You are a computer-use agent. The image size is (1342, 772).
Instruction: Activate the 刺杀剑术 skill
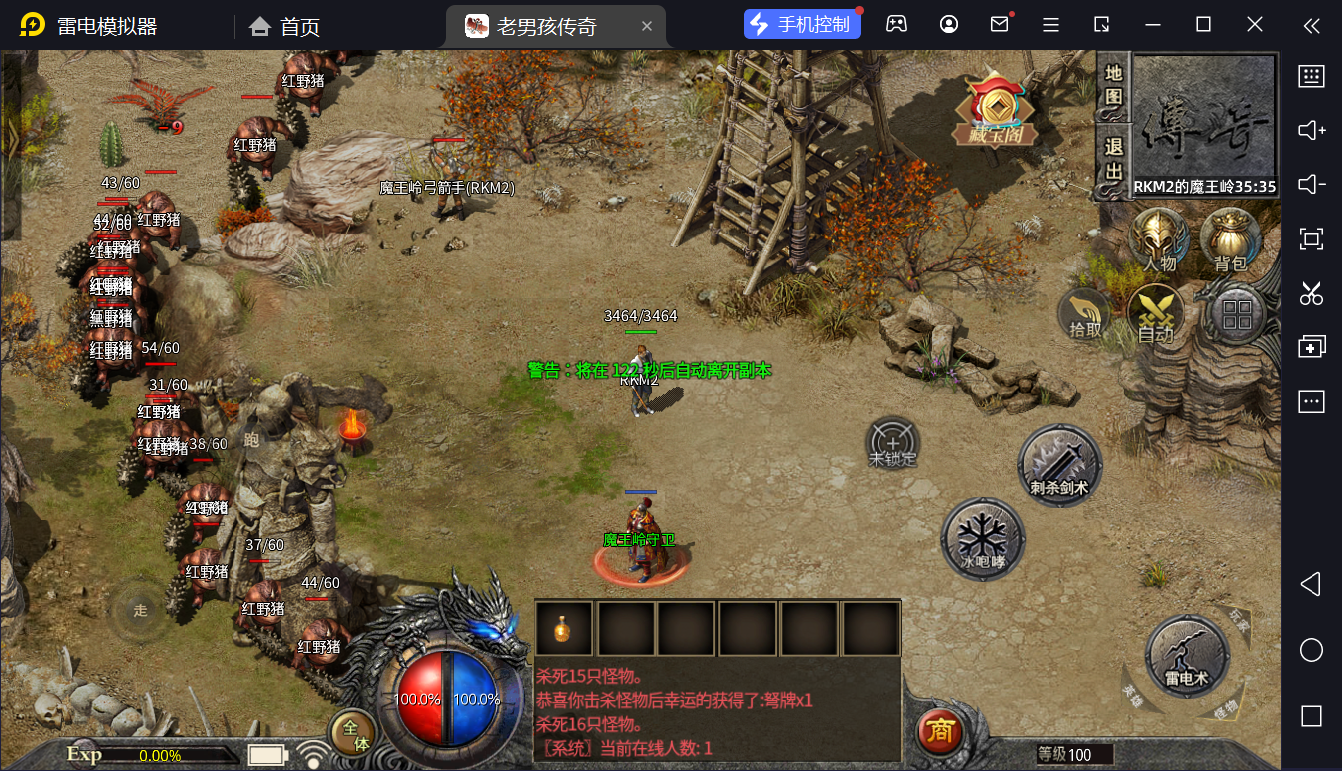click(1059, 465)
